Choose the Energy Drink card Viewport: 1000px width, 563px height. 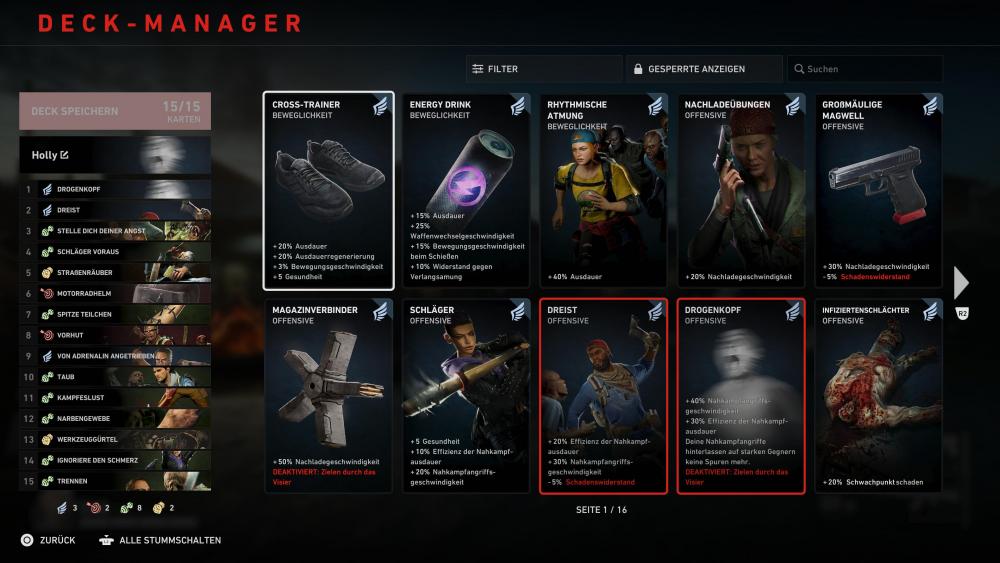coord(466,191)
